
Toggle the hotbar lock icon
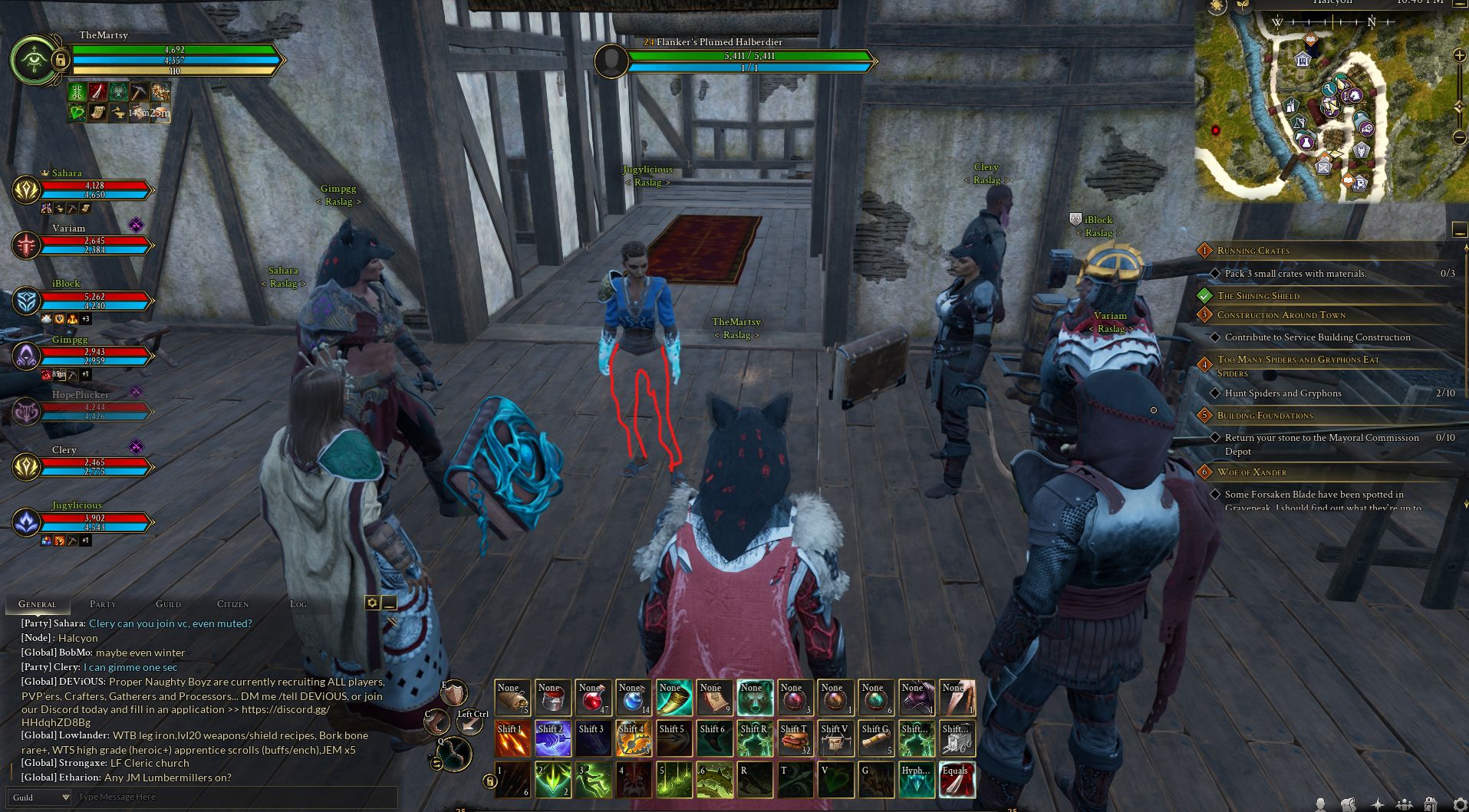pos(489,781)
